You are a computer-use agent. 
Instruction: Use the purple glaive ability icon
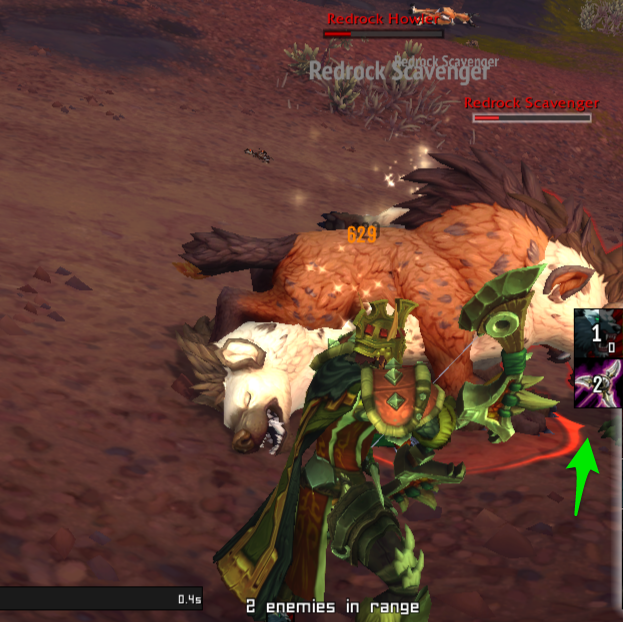[x=598, y=385]
